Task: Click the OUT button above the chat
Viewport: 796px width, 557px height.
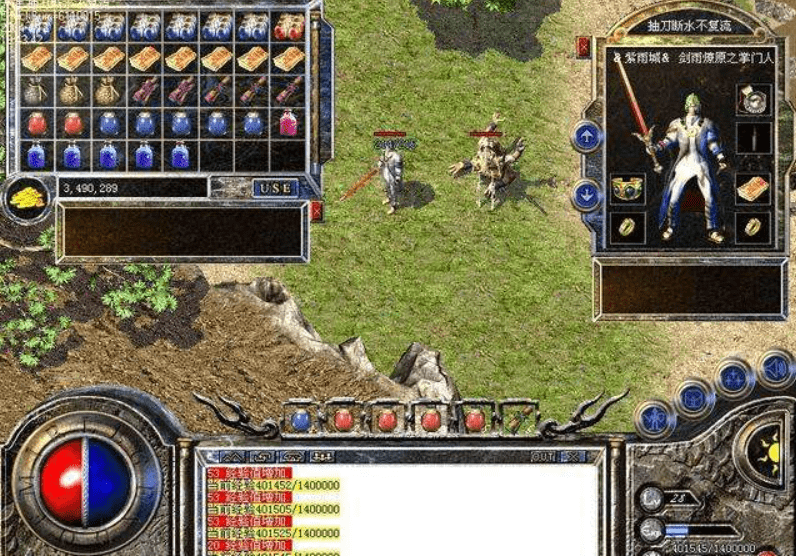Action: click(x=542, y=456)
